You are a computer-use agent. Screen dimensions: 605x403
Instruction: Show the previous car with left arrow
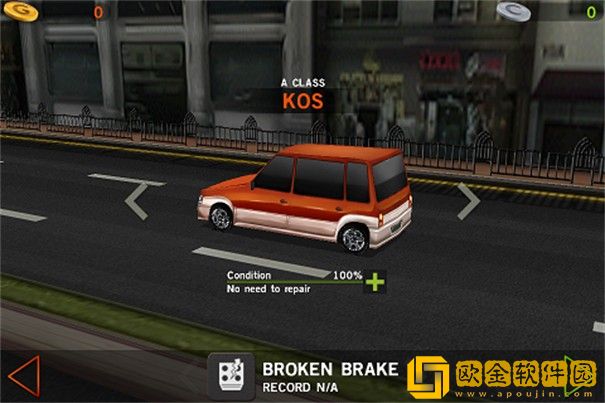click(x=137, y=200)
